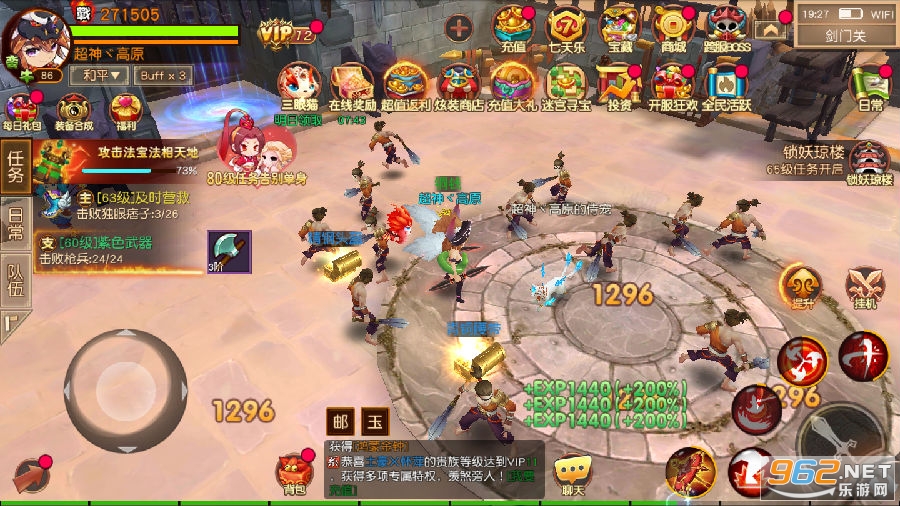
Task: Open the 七天乐 seven-day event
Action: point(569,27)
